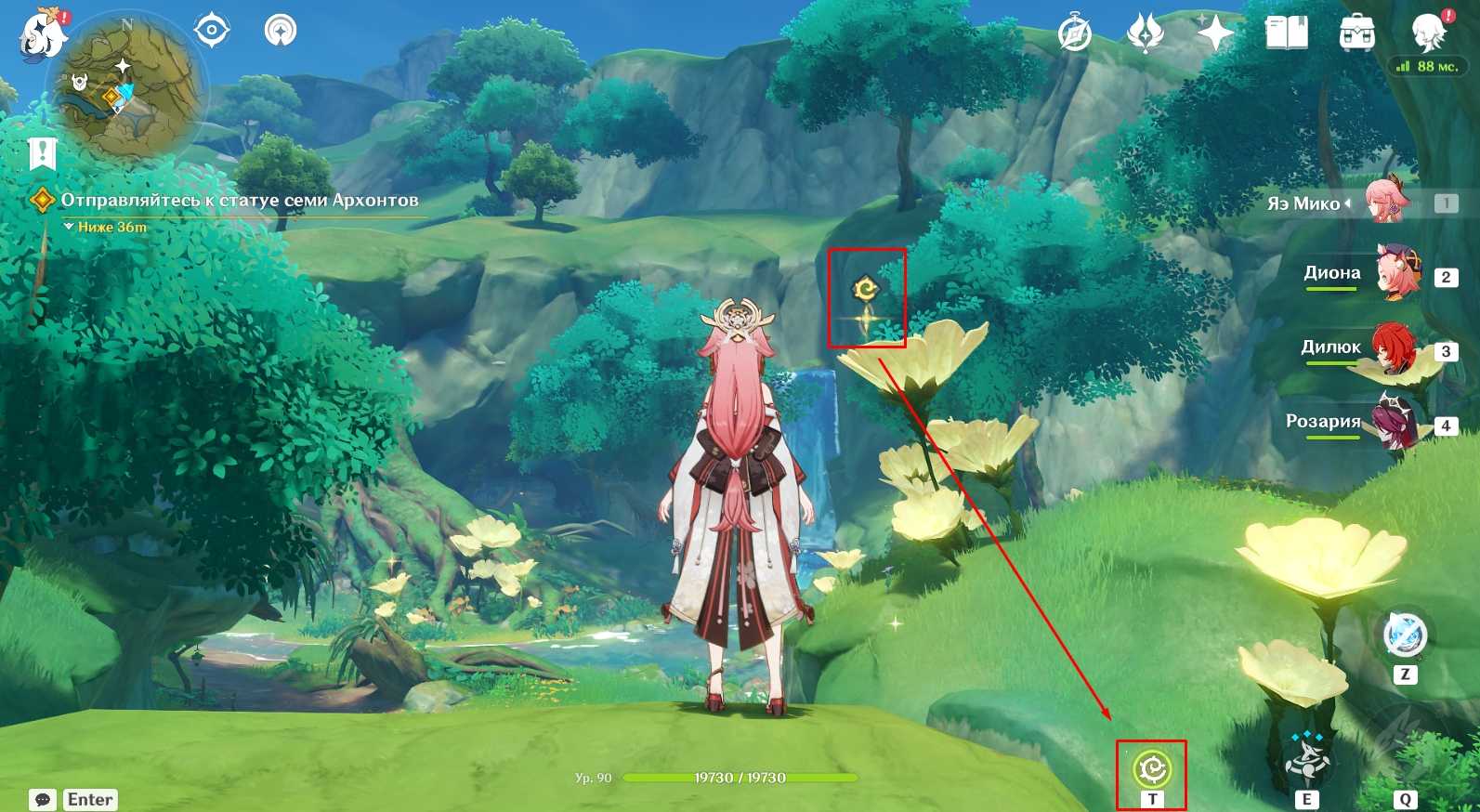Open the Paimon menu icon

tap(42, 34)
